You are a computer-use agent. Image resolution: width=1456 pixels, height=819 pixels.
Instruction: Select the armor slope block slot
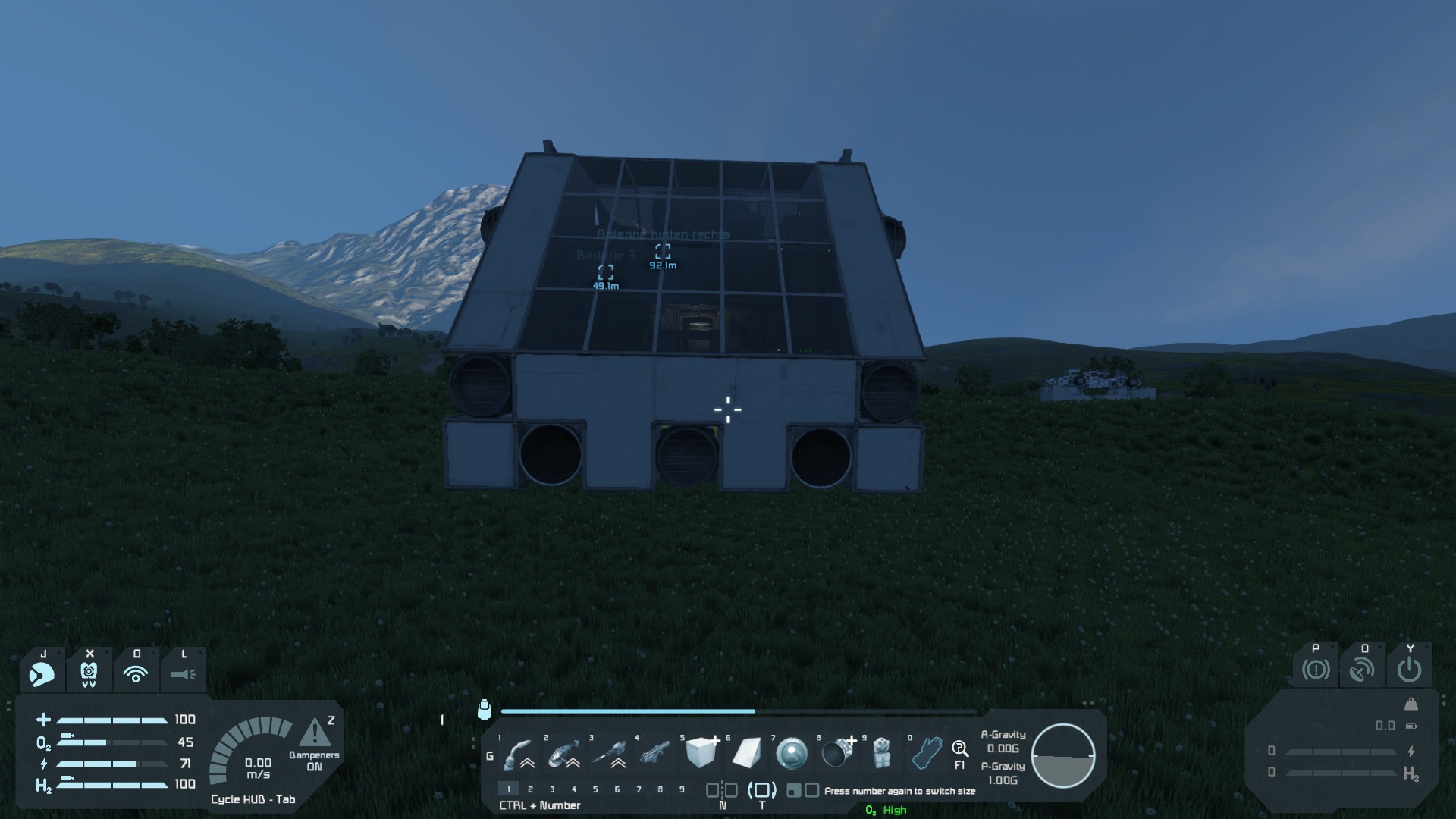[746, 753]
